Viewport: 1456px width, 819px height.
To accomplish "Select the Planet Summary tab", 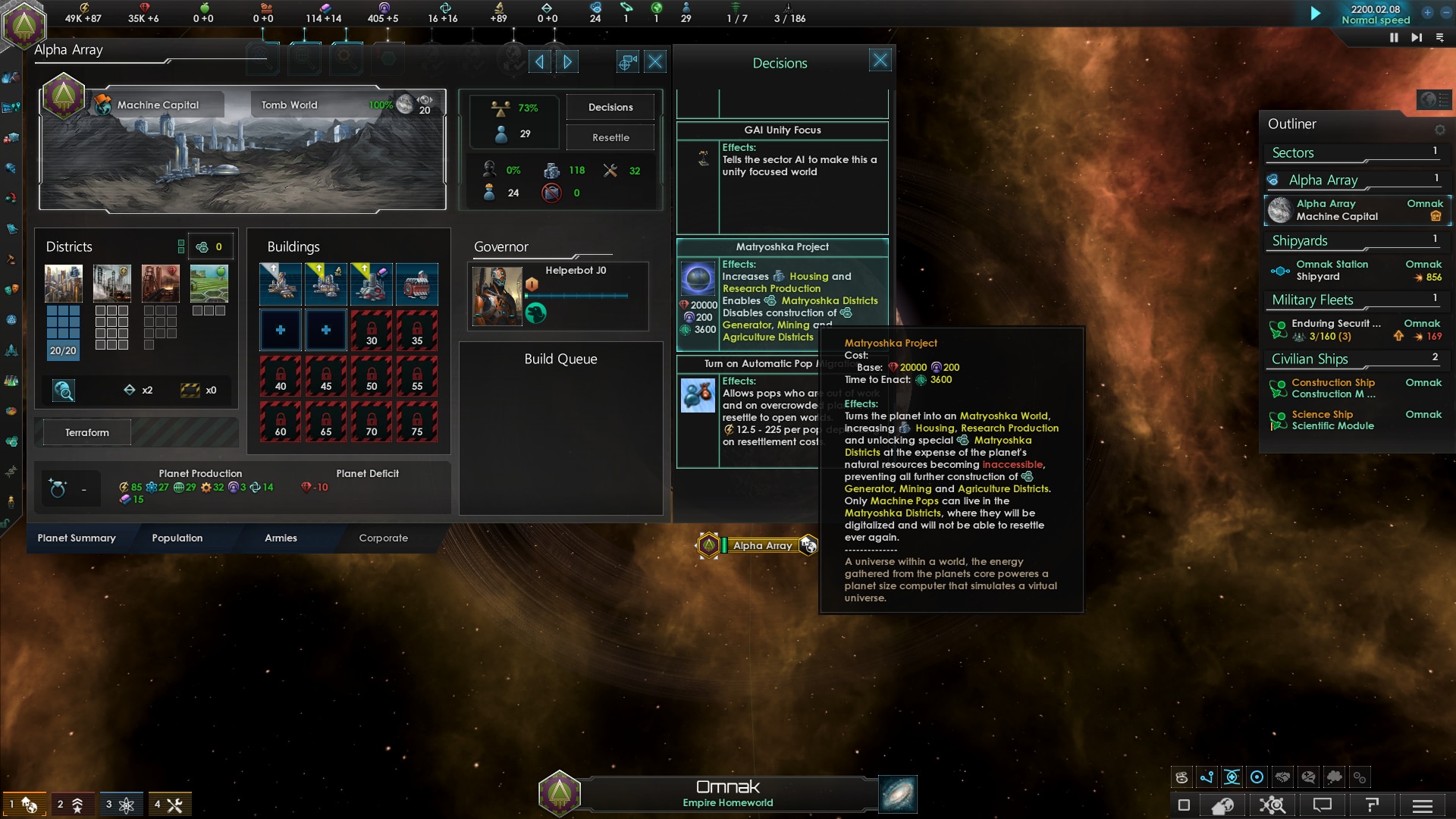I will 77,538.
